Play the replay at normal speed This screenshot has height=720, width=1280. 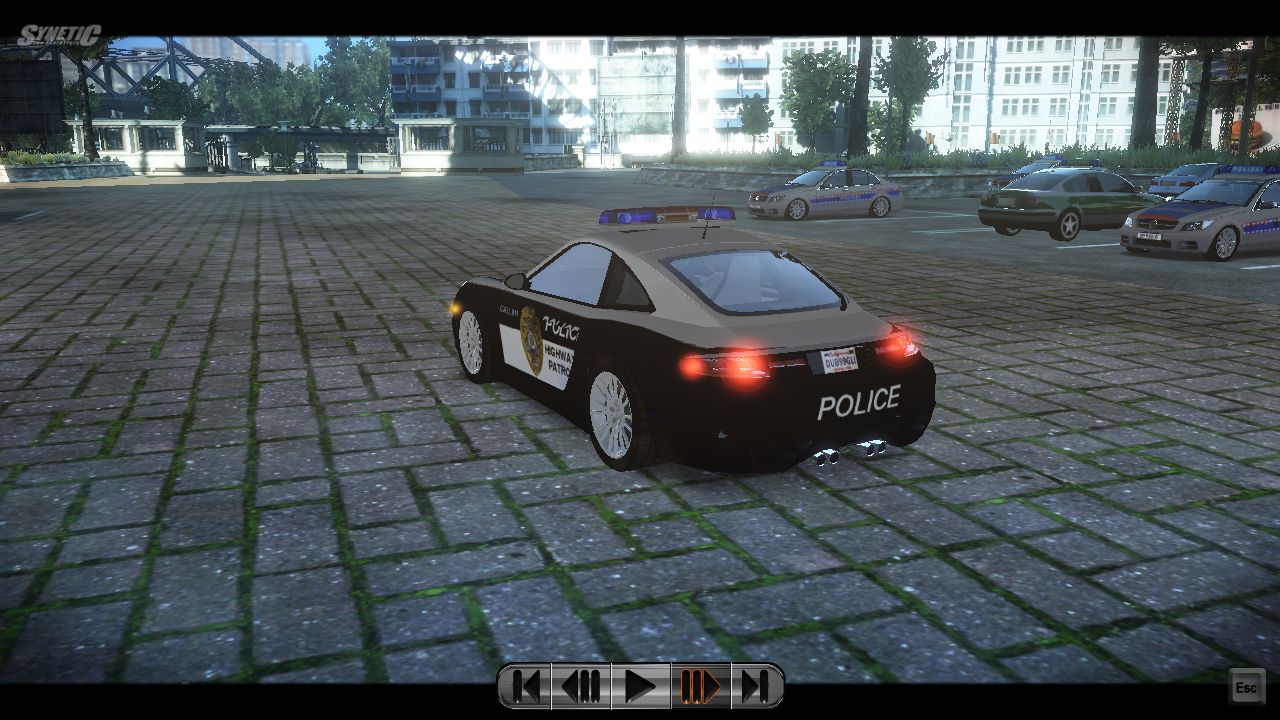pos(640,687)
